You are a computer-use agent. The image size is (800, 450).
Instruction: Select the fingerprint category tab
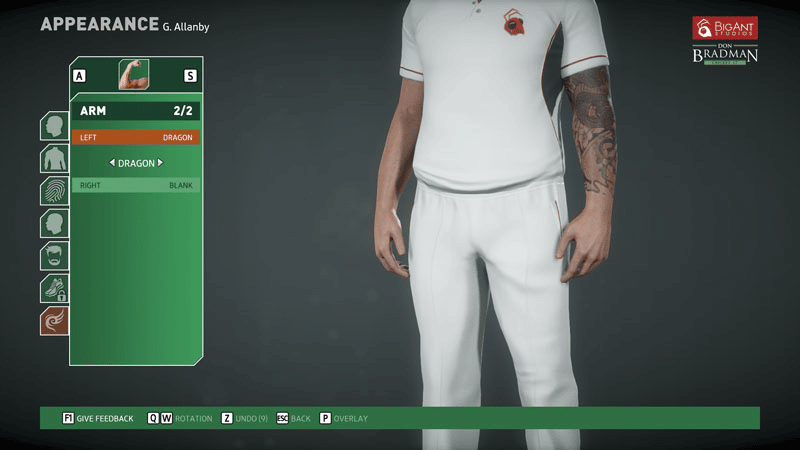click(x=54, y=191)
